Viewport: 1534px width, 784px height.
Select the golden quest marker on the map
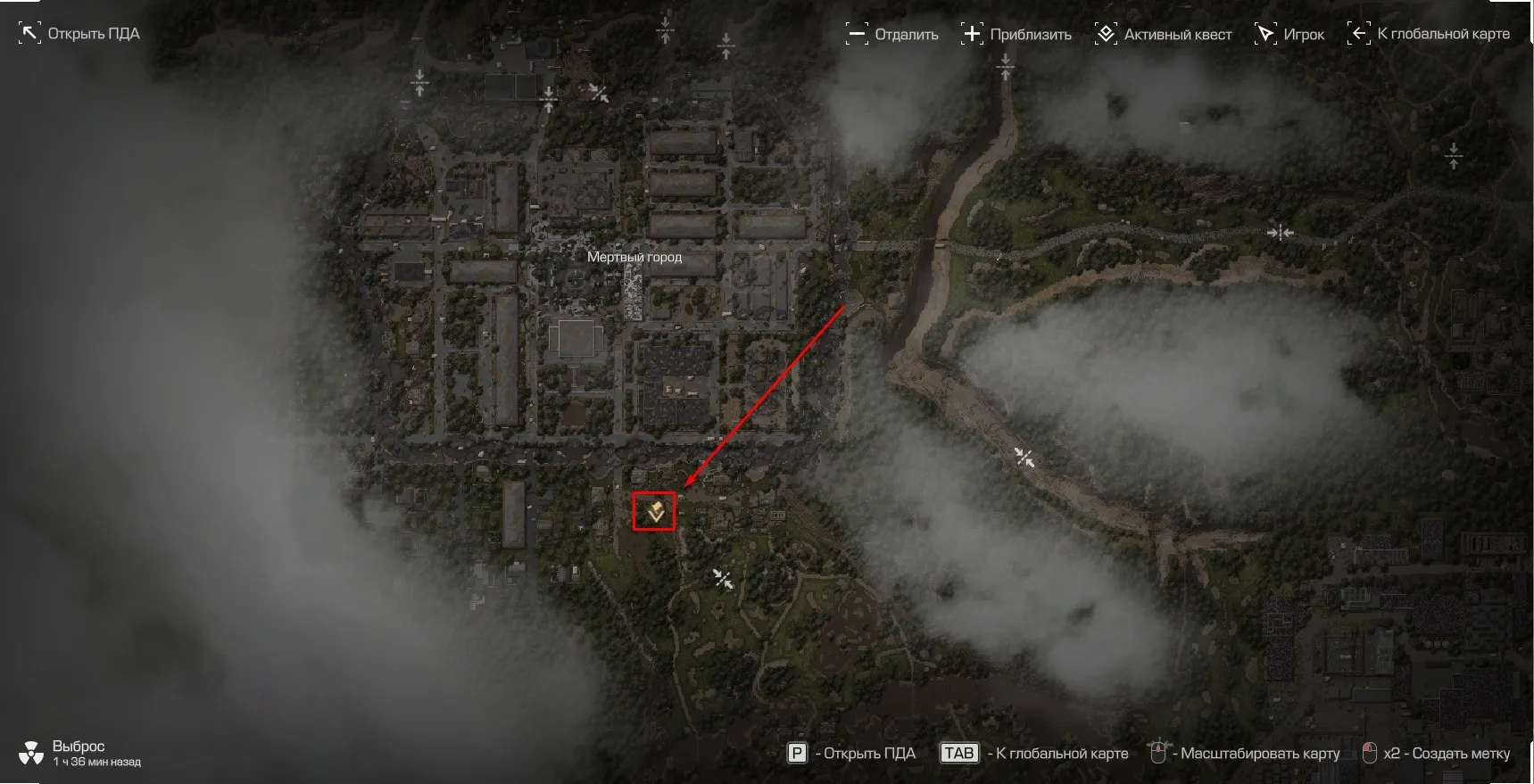pyautogui.click(x=655, y=512)
